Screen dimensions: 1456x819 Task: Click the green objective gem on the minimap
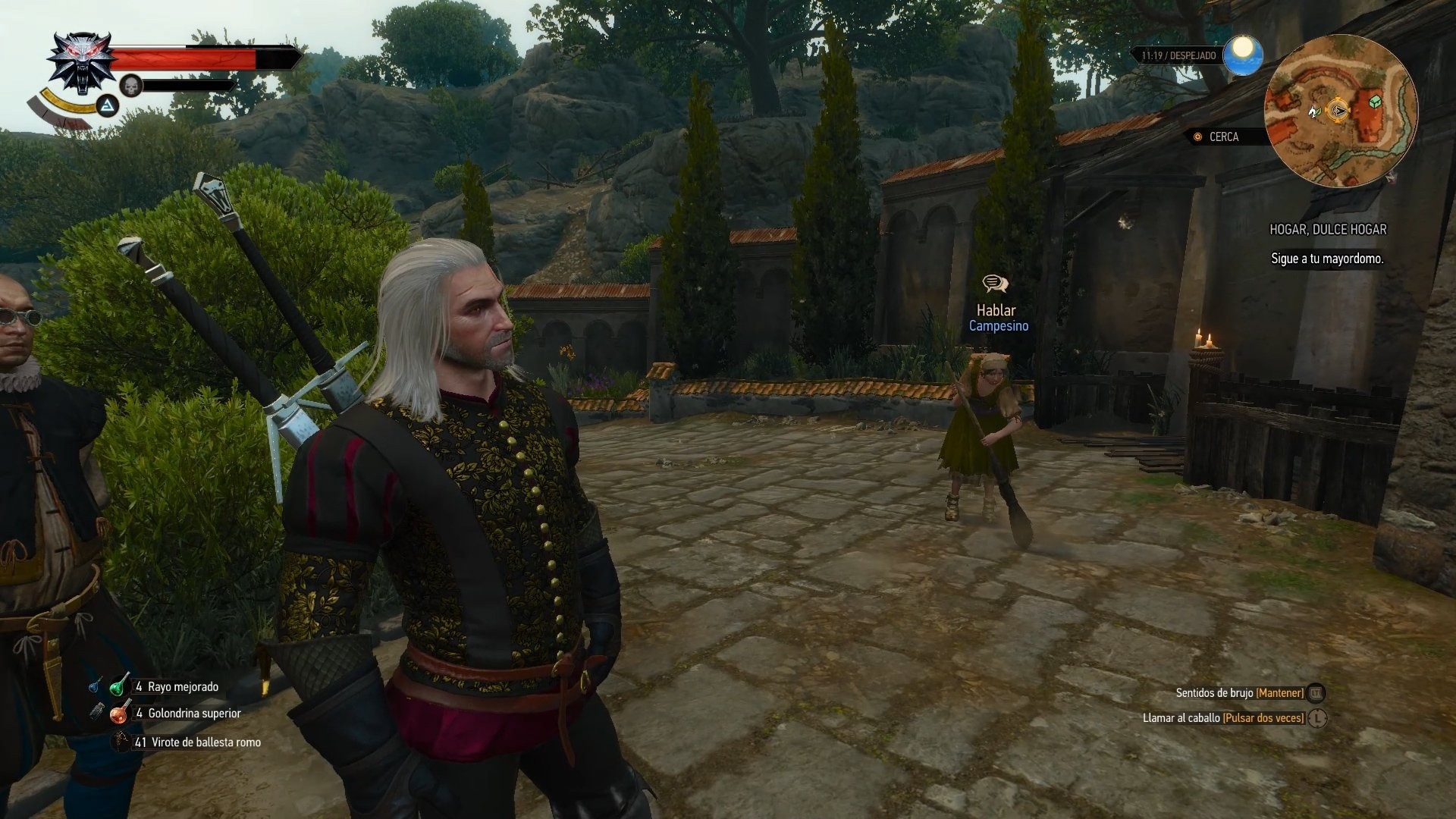[x=1375, y=102]
